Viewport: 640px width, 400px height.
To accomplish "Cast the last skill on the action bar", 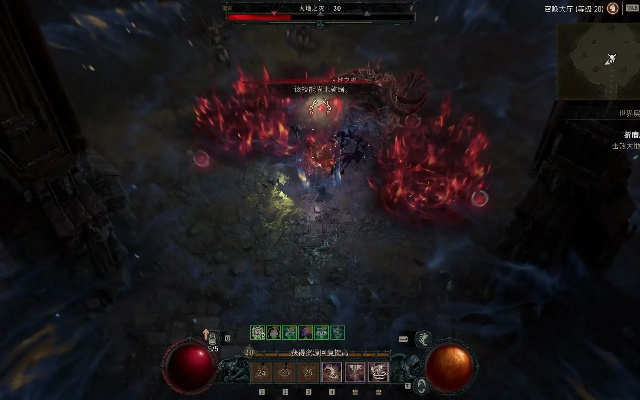I will [x=379, y=372].
